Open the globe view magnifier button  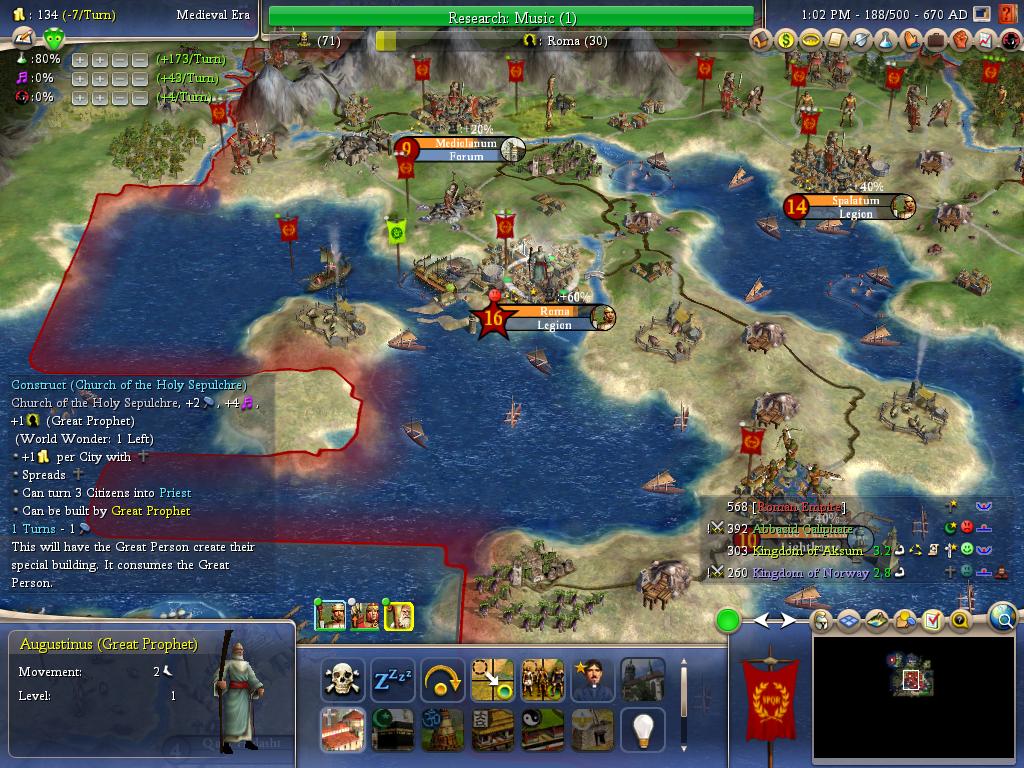tap(1002, 619)
